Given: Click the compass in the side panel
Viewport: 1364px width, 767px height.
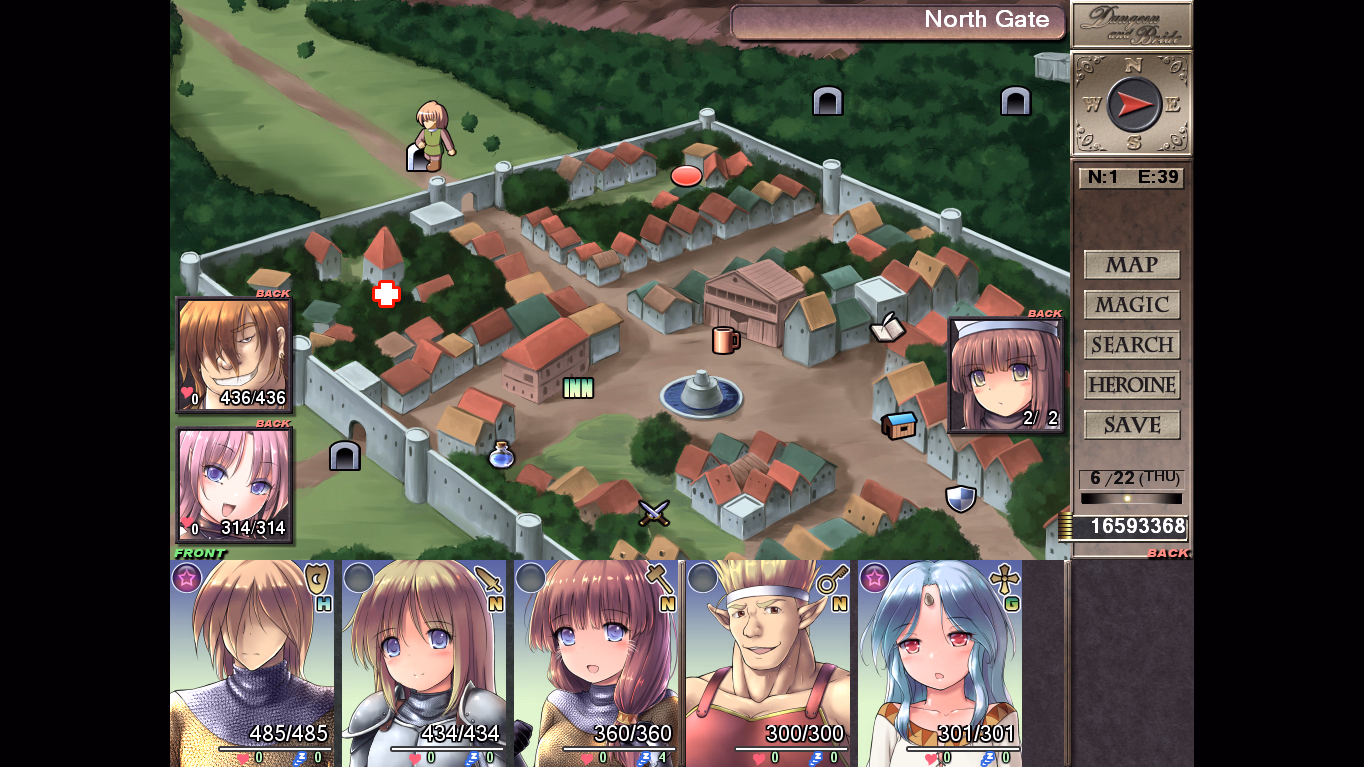Looking at the screenshot, I should (1132, 104).
